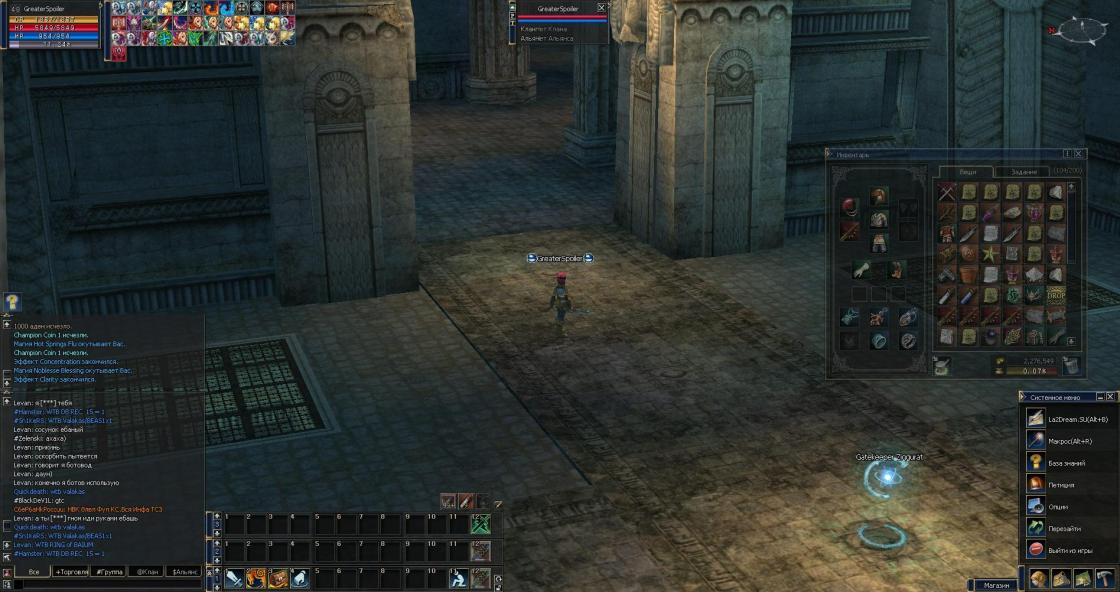
Task: Click the inventory trash bin button
Action: click(1070, 366)
